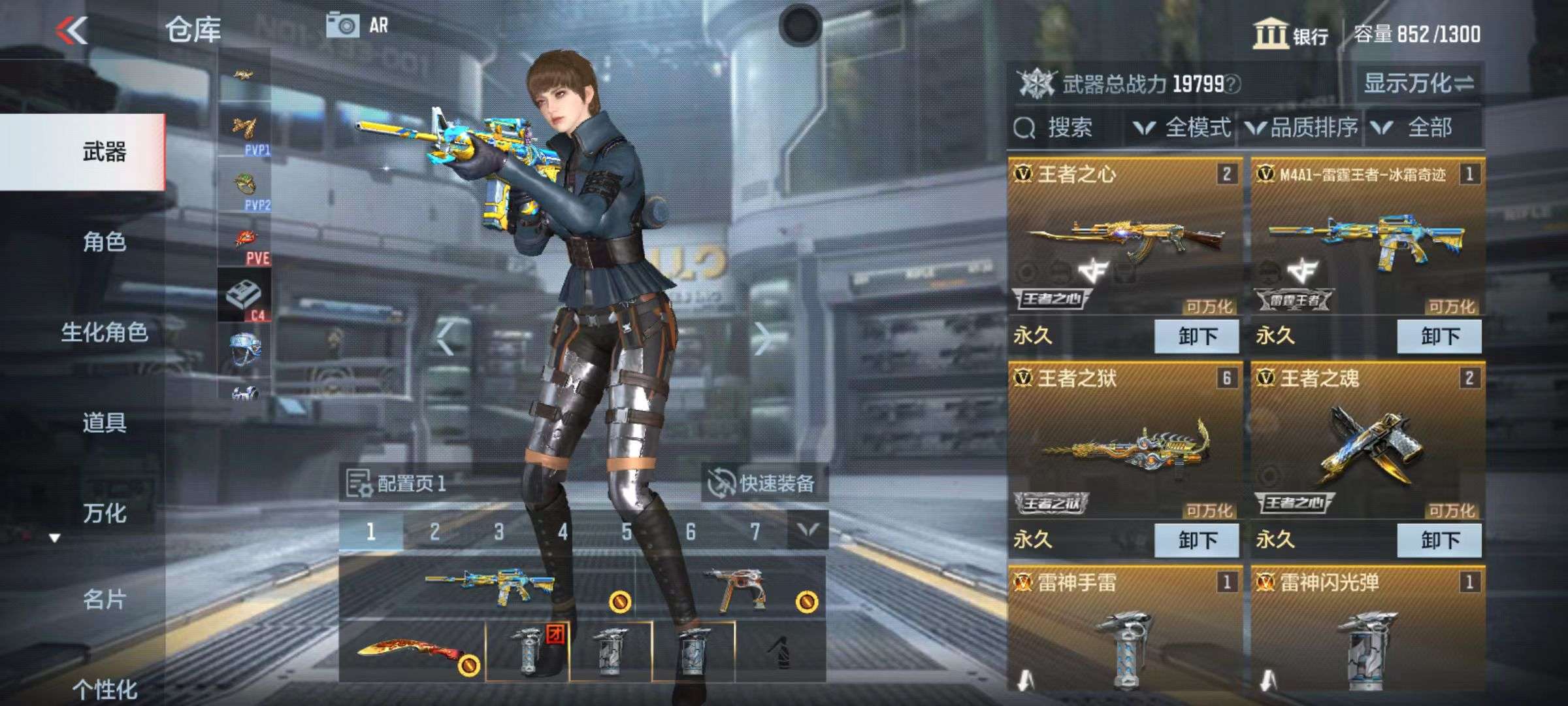
Task: Unequip the M4A1-雷霆王者-冰霜奇迹 with 卸下
Action: click(1439, 337)
